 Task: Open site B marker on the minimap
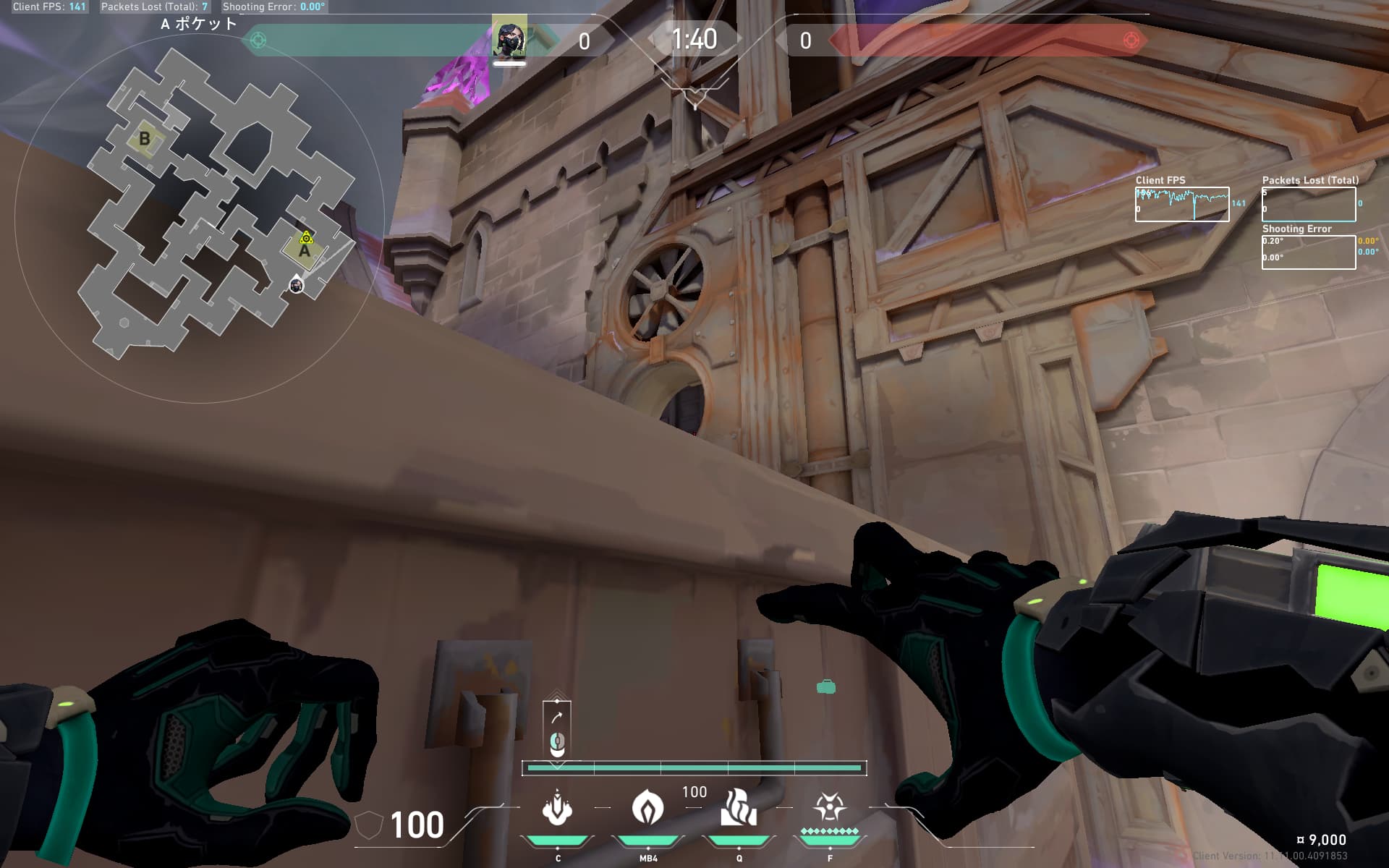[145, 136]
